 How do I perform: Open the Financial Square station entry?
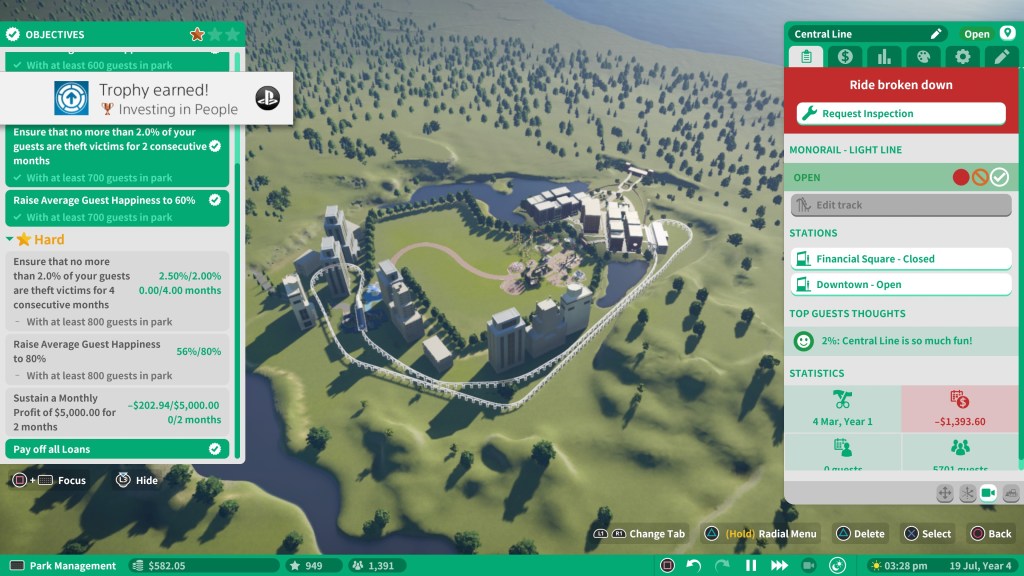pos(901,259)
